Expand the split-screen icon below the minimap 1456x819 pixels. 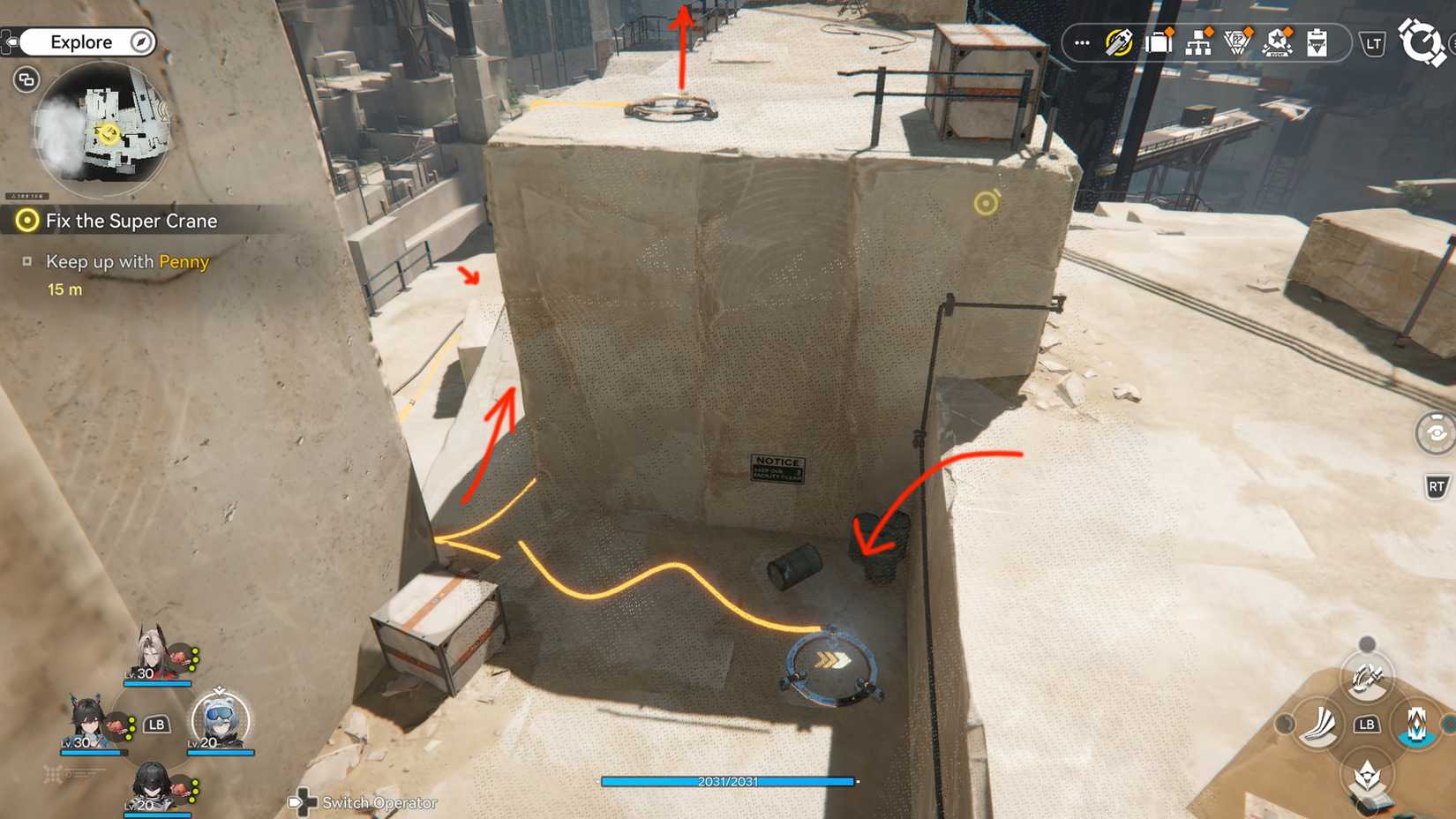tap(26, 79)
